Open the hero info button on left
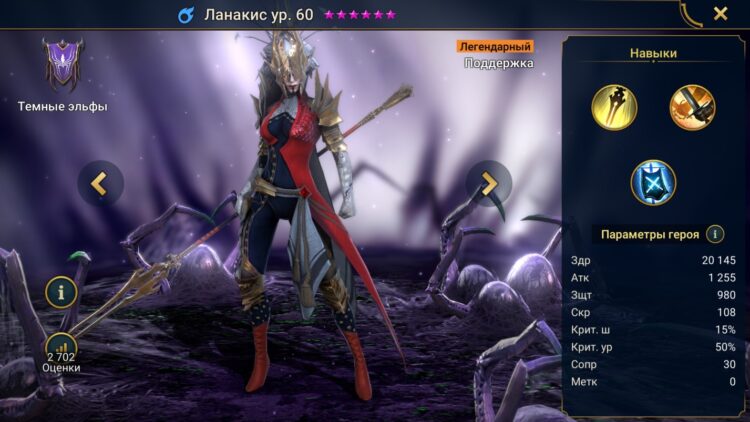The height and width of the screenshot is (422, 750). tap(62, 293)
